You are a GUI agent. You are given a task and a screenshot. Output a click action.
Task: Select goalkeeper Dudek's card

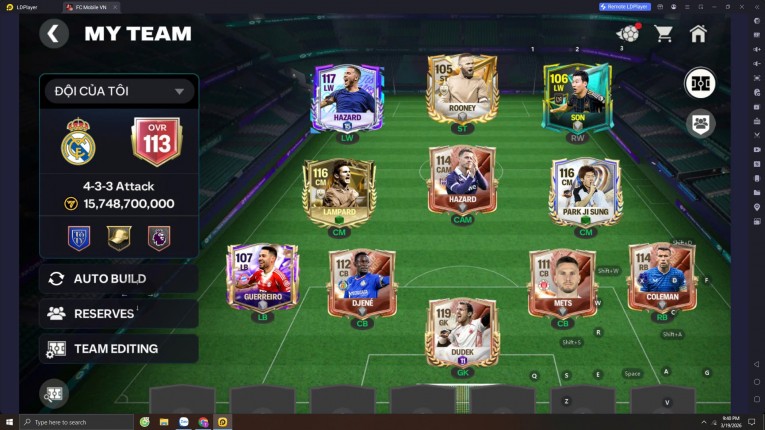pos(461,333)
